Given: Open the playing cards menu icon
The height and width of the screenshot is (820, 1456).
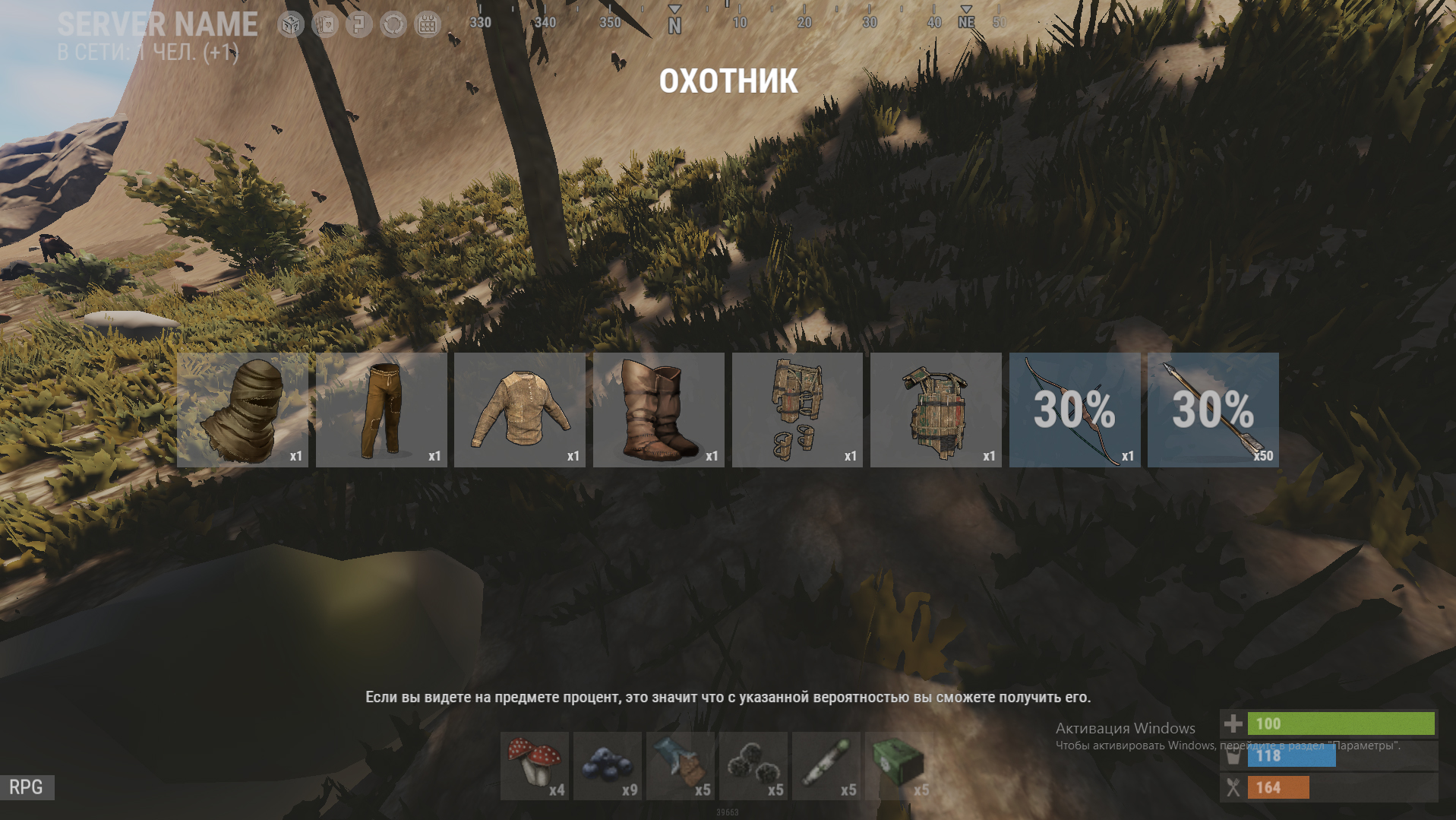Looking at the screenshot, I should point(325,24).
